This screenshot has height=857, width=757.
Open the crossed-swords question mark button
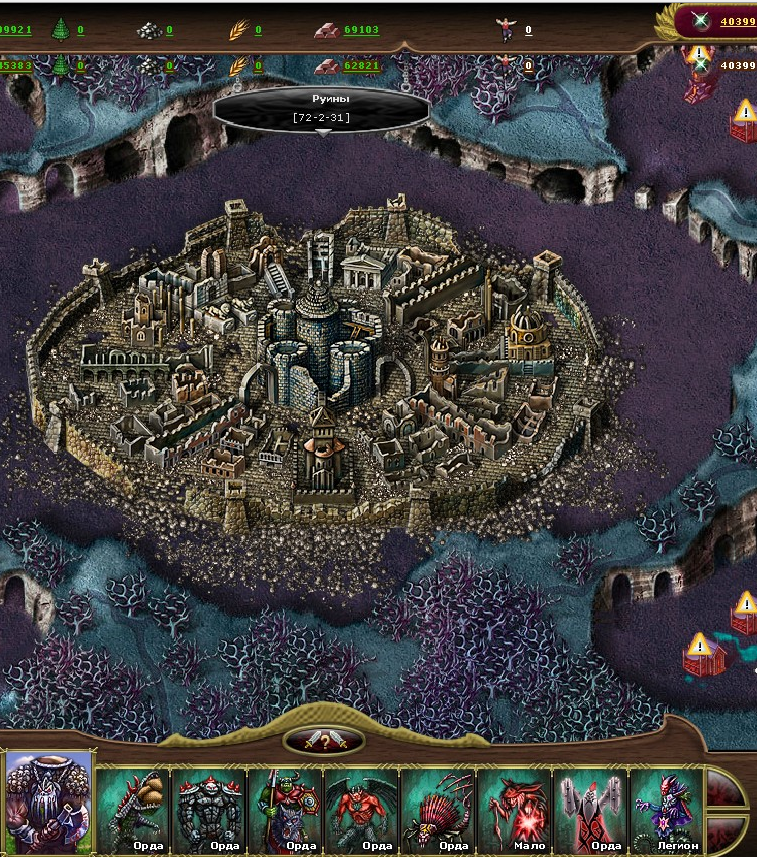(x=323, y=741)
